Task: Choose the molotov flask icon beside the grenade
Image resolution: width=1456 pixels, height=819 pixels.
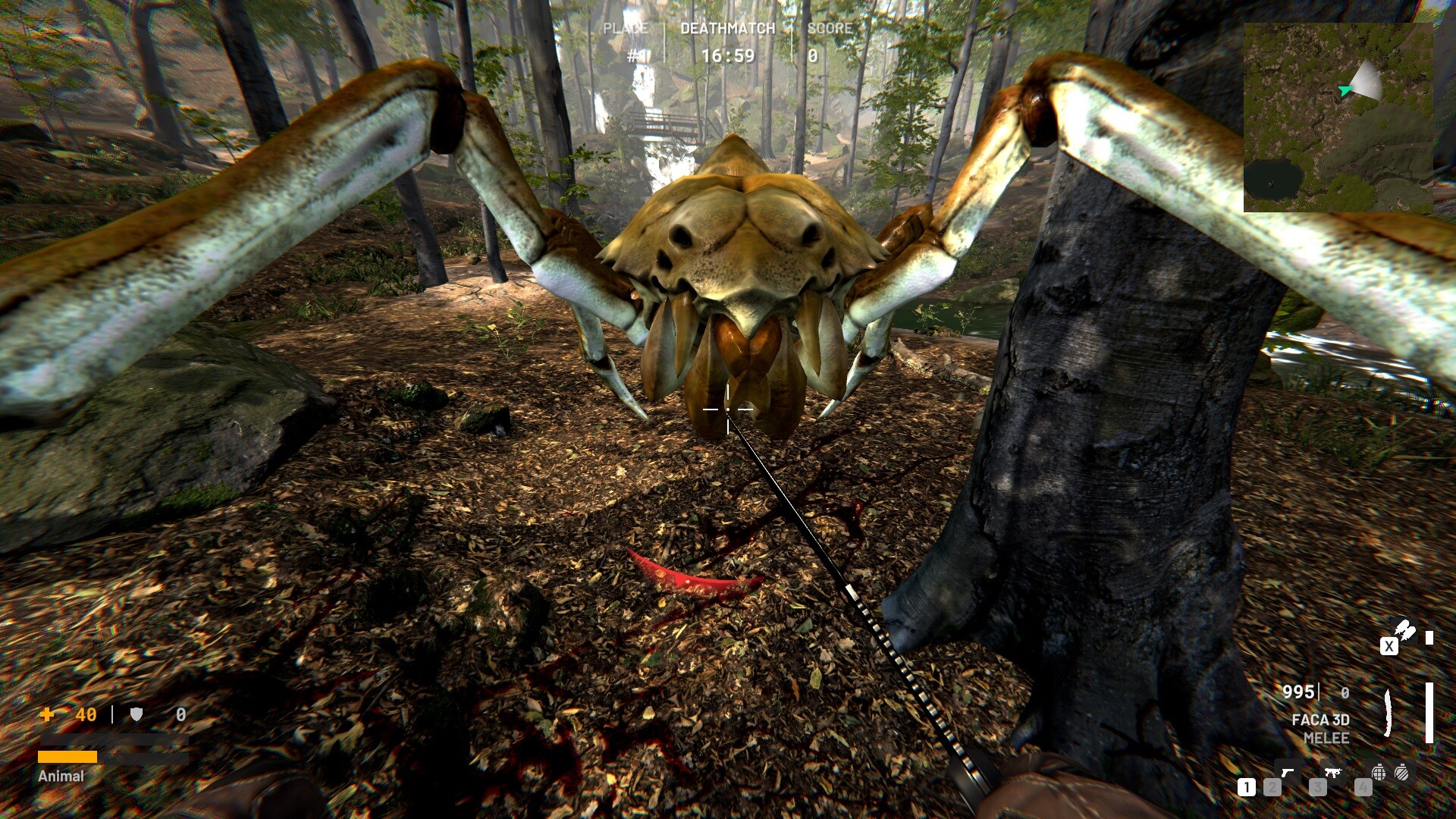Action: [1402, 773]
